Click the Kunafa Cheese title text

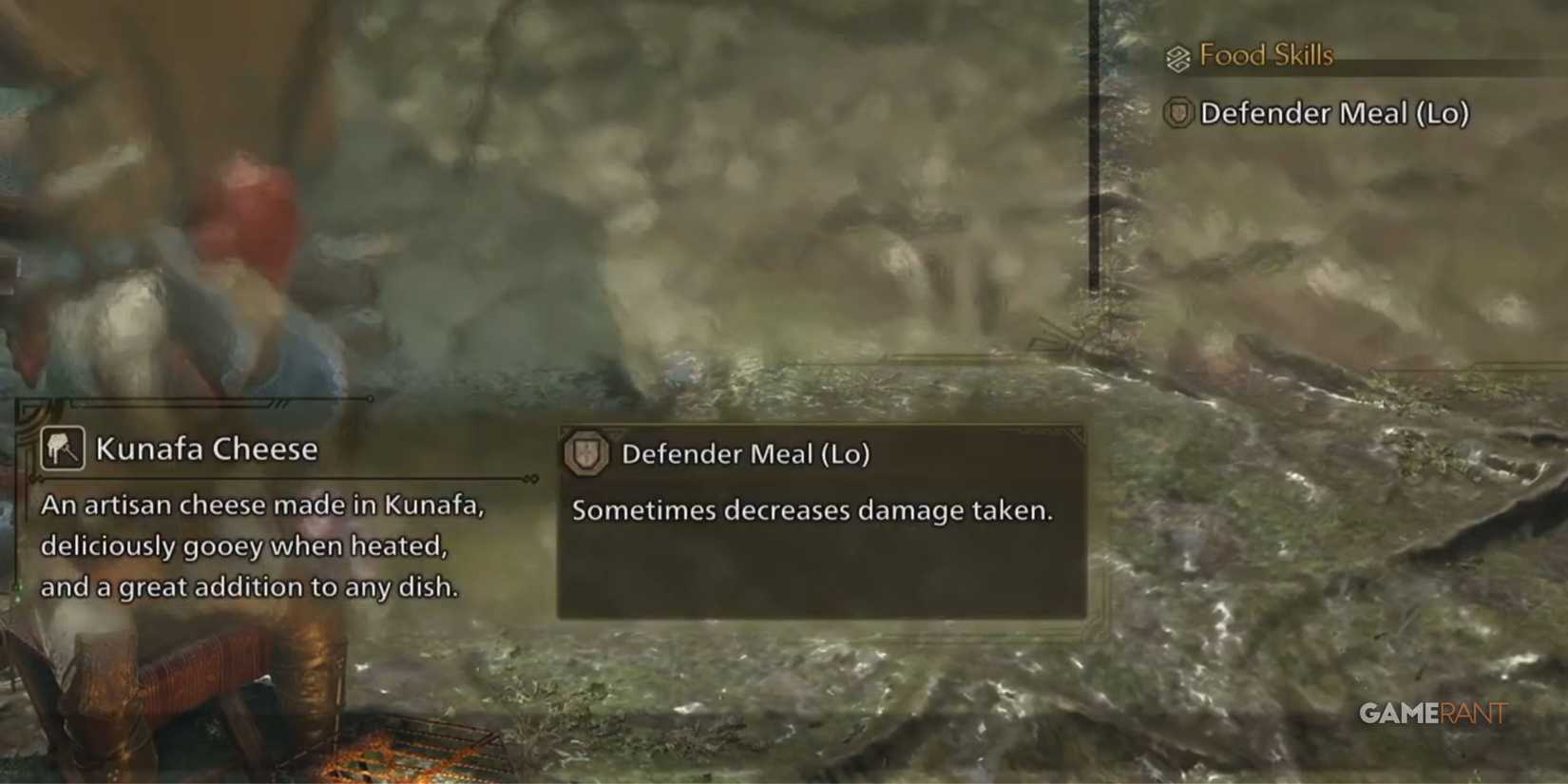[x=207, y=447]
